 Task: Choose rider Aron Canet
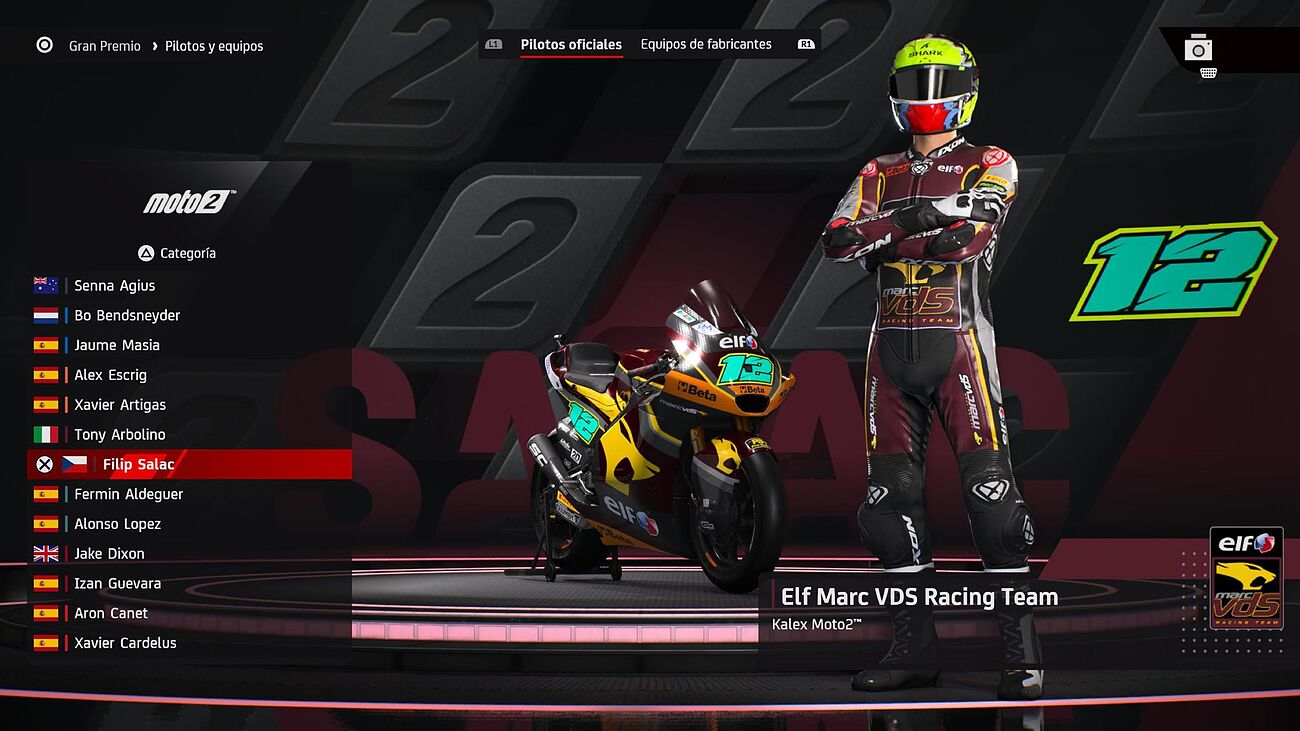[110, 613]
